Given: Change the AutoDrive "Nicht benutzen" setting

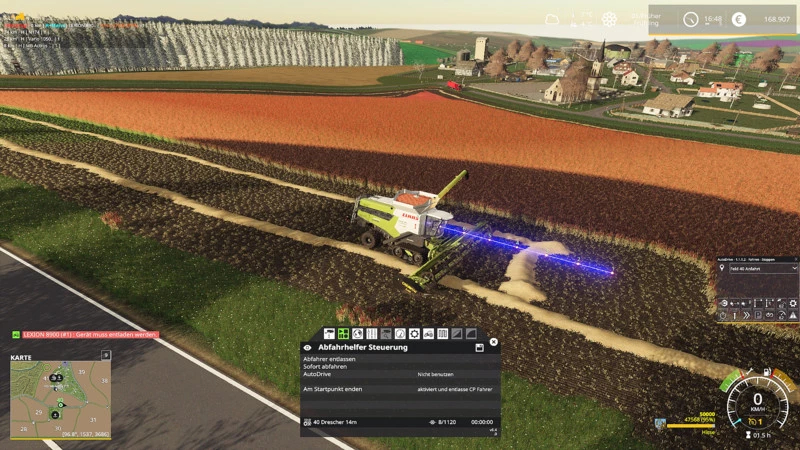Looking at the screenshot, I should [433, 374].
